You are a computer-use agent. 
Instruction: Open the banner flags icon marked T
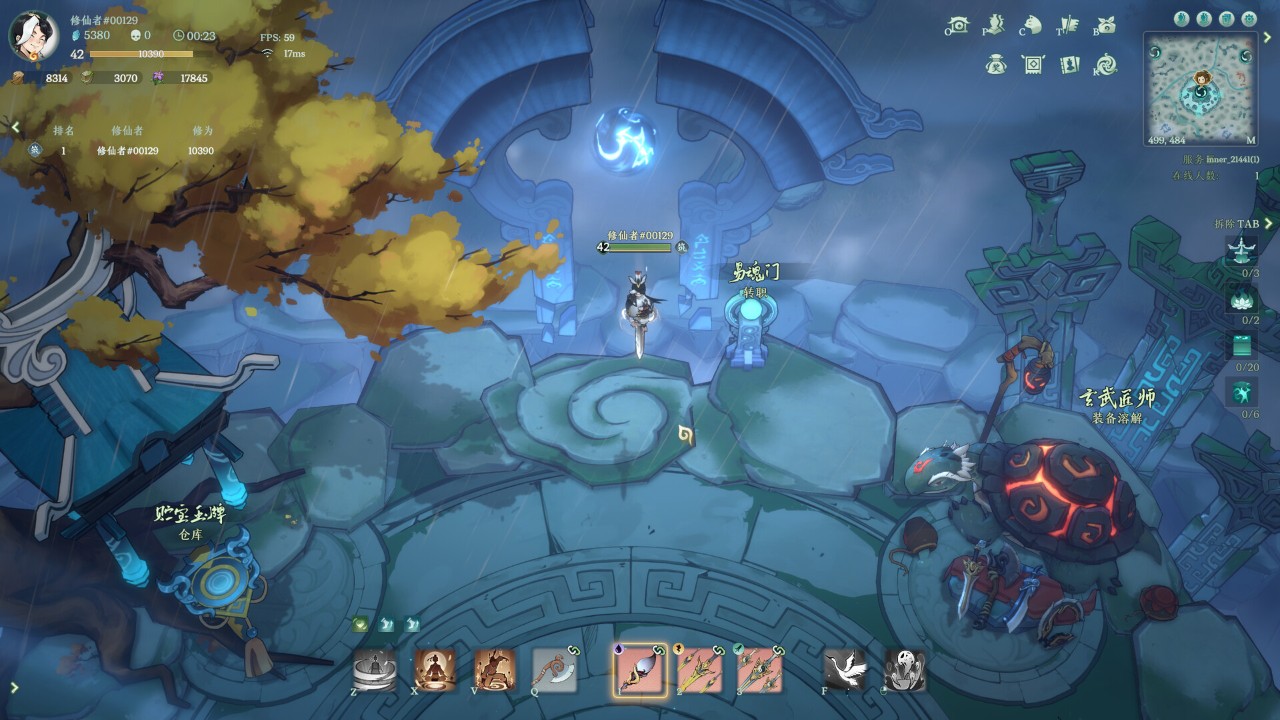click(1069, 25)
